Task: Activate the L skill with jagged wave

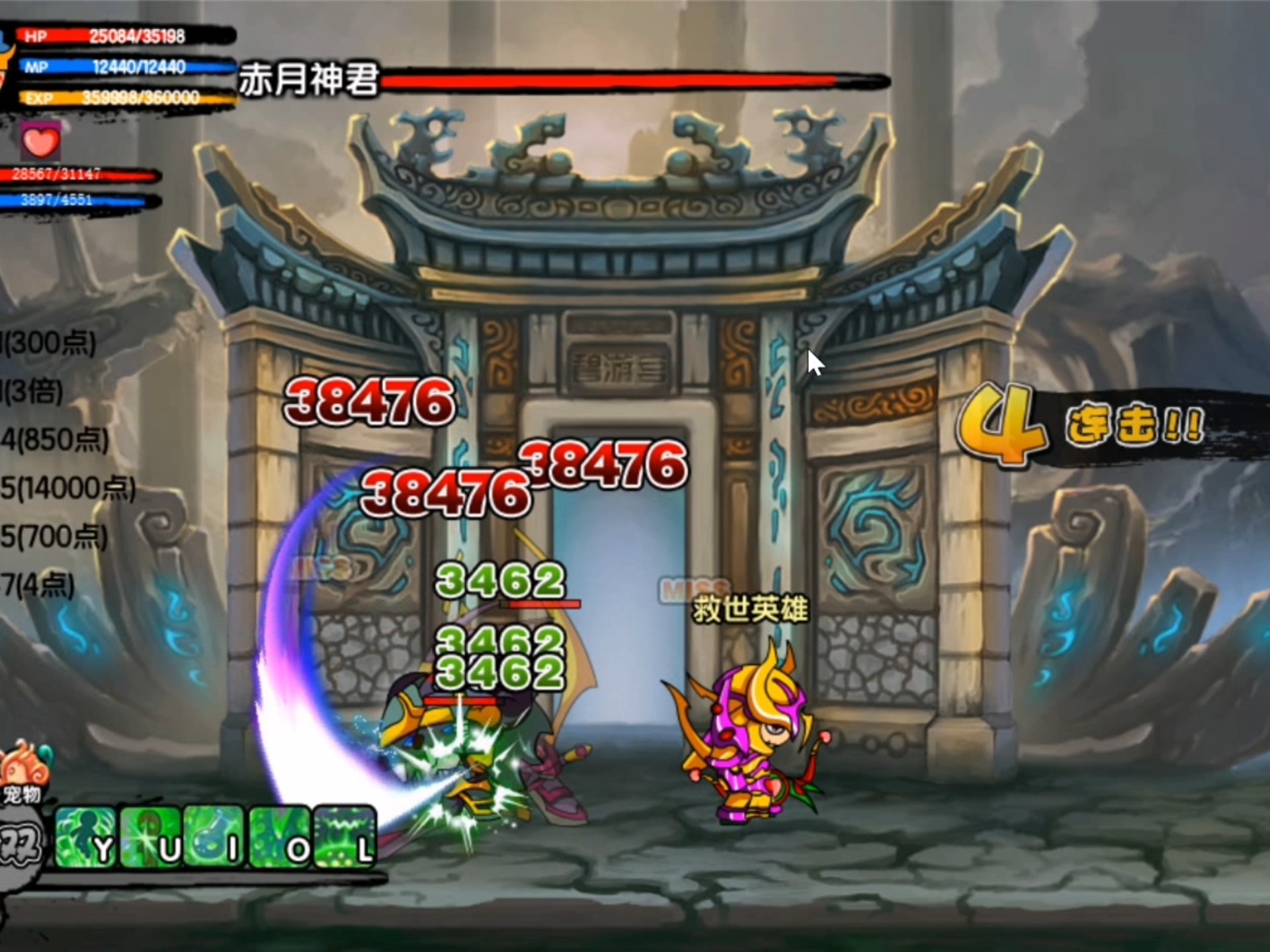Action: pyautogui.click(x=345, y=837)
